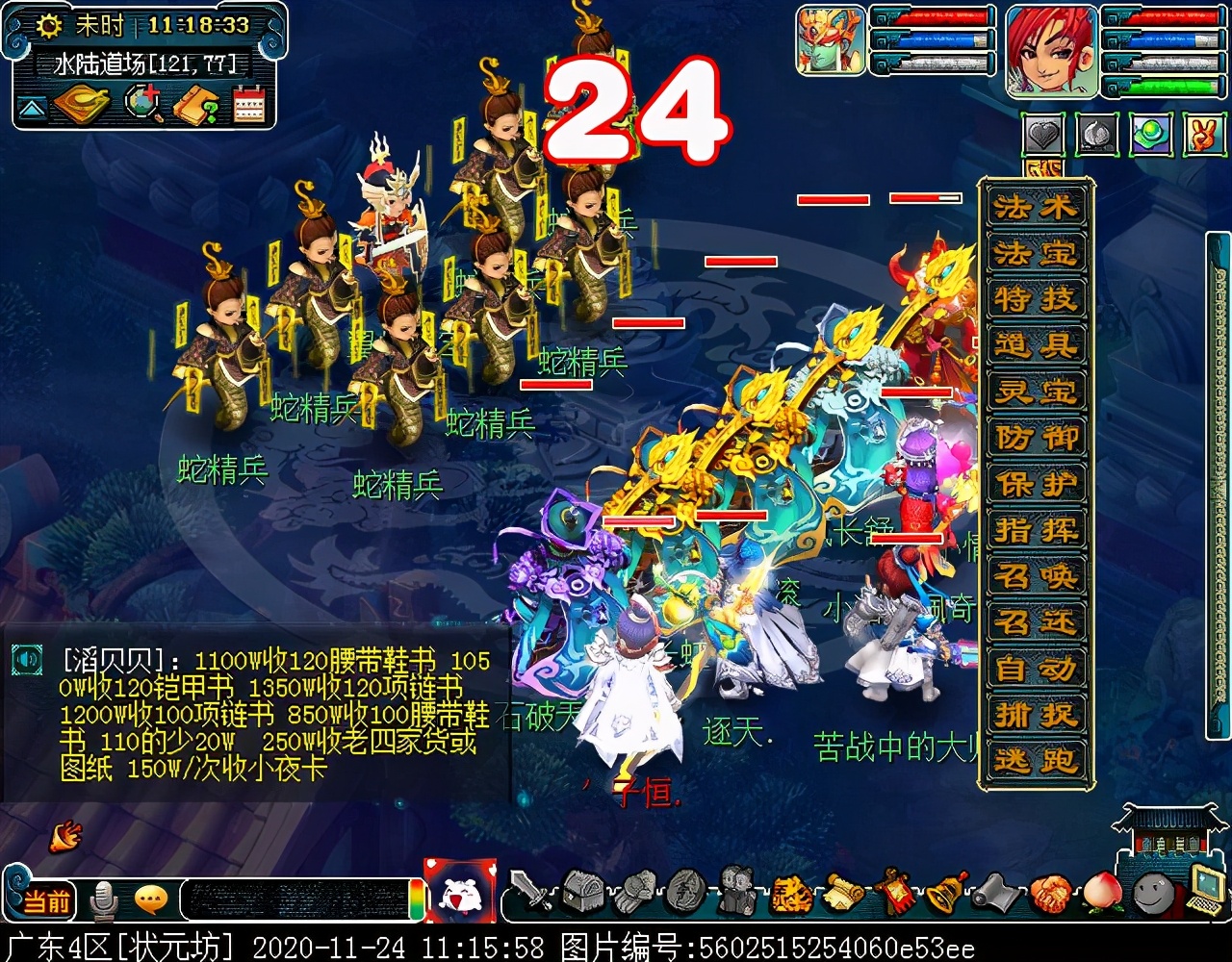
Task: Click the victory hand buff icon
Action: tap(1202, 136)
